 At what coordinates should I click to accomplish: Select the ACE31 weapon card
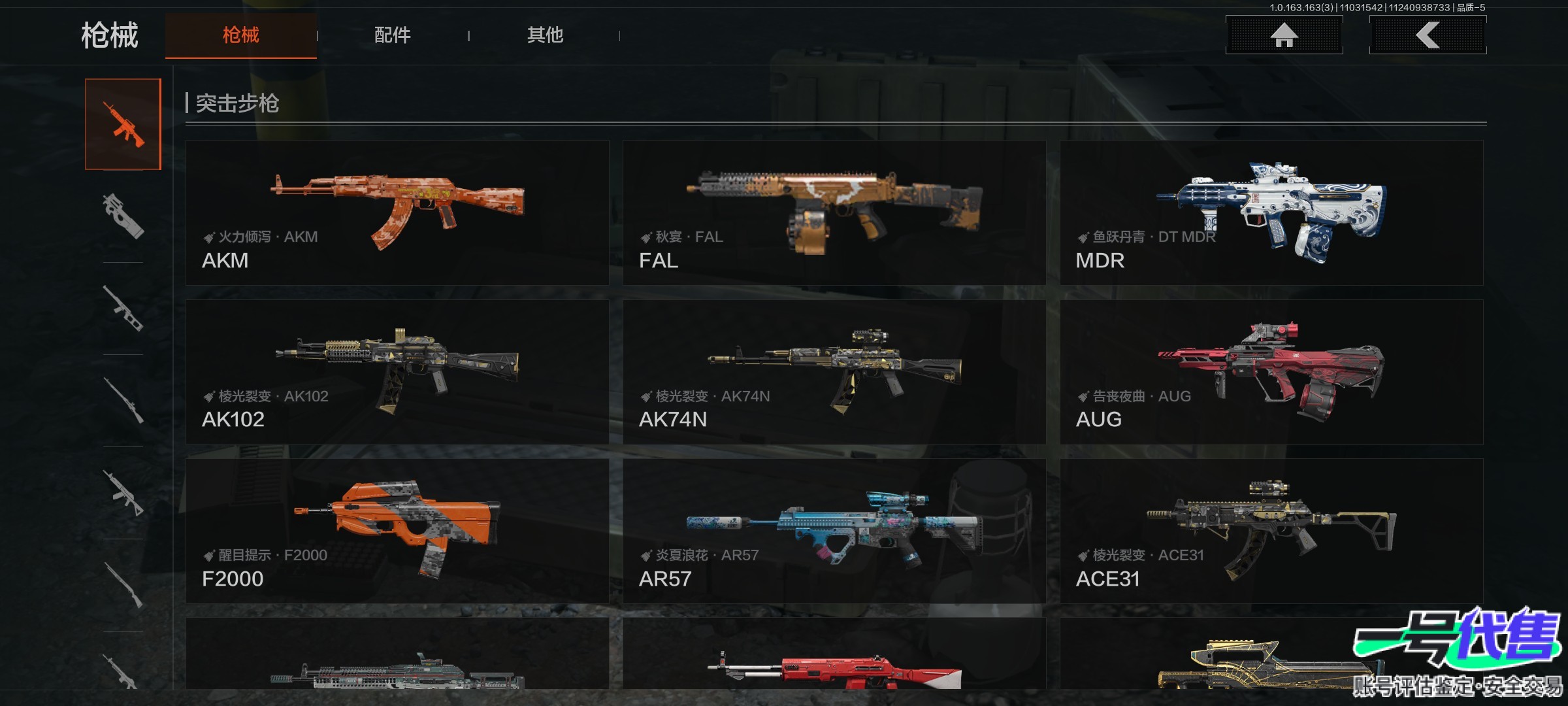coord(1271,531)
